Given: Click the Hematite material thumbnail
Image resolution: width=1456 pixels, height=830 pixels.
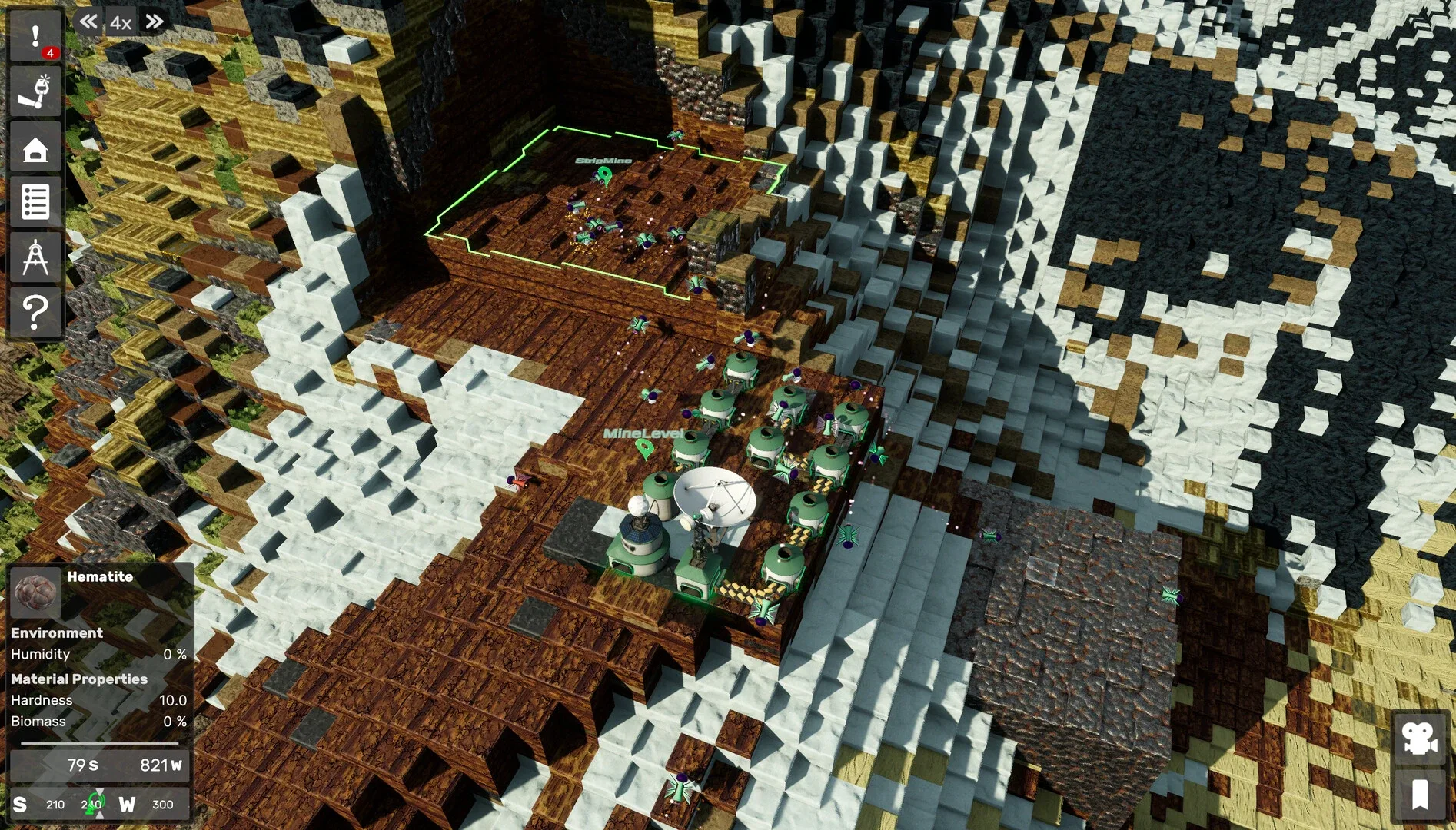Looking at the screenshot, I should [34, 593].
